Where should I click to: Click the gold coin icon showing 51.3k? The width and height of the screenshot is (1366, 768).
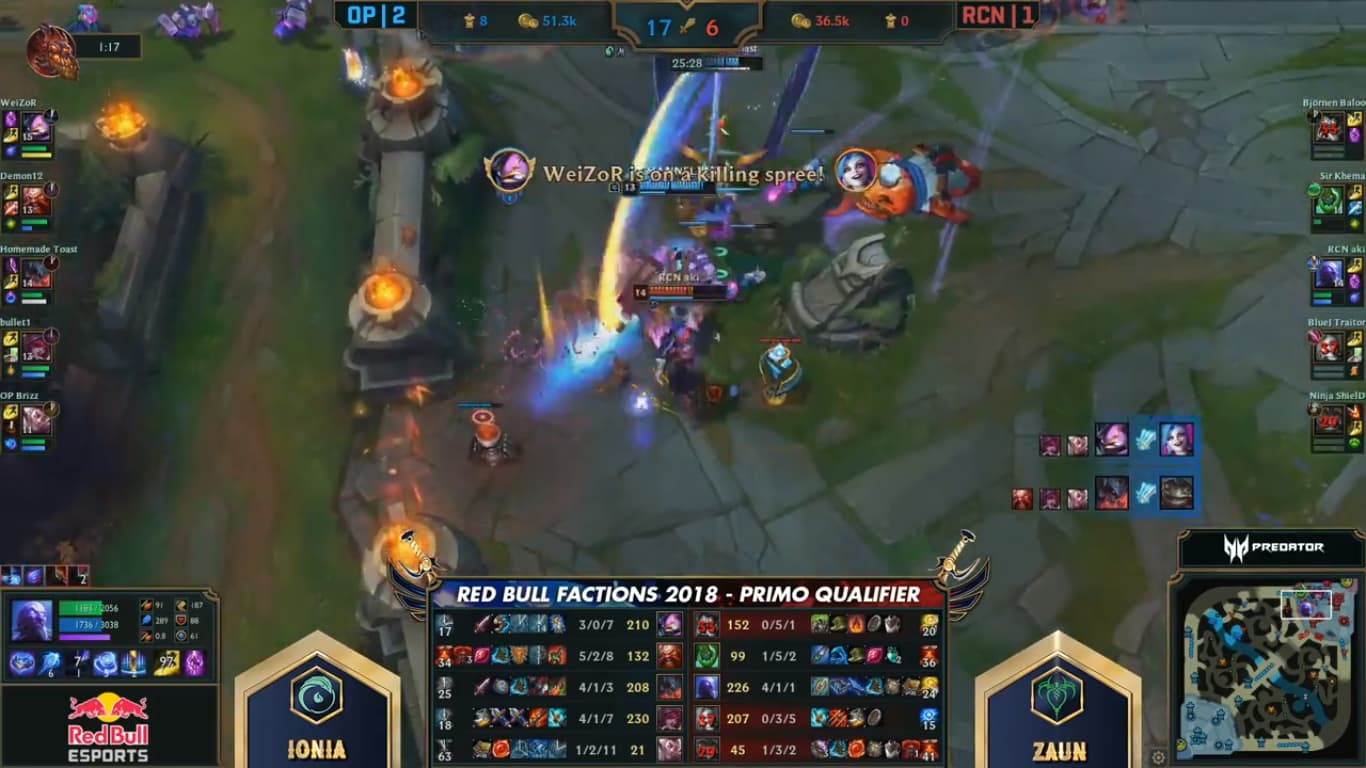click(x=528, y=20)
